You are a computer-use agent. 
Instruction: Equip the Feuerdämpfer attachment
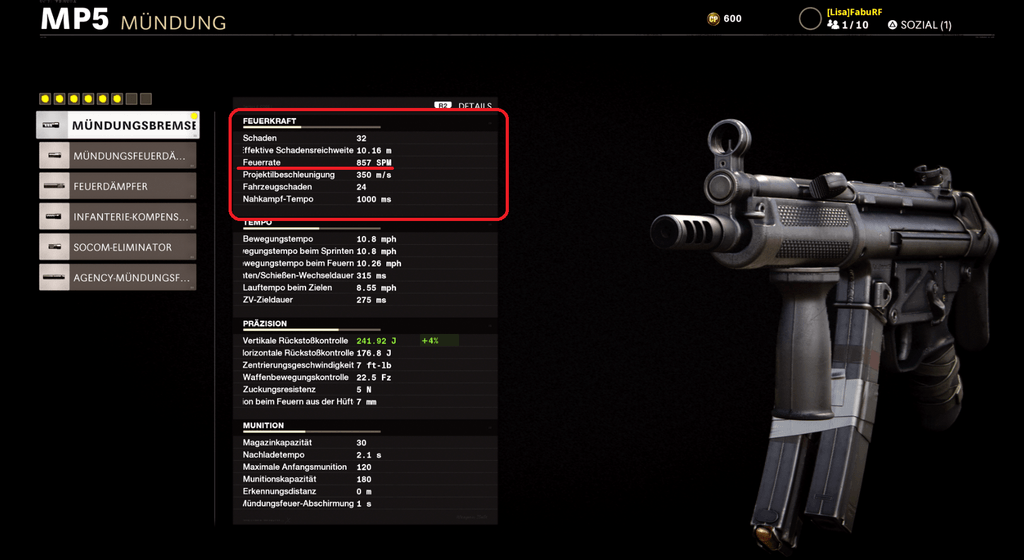(118, 186)
